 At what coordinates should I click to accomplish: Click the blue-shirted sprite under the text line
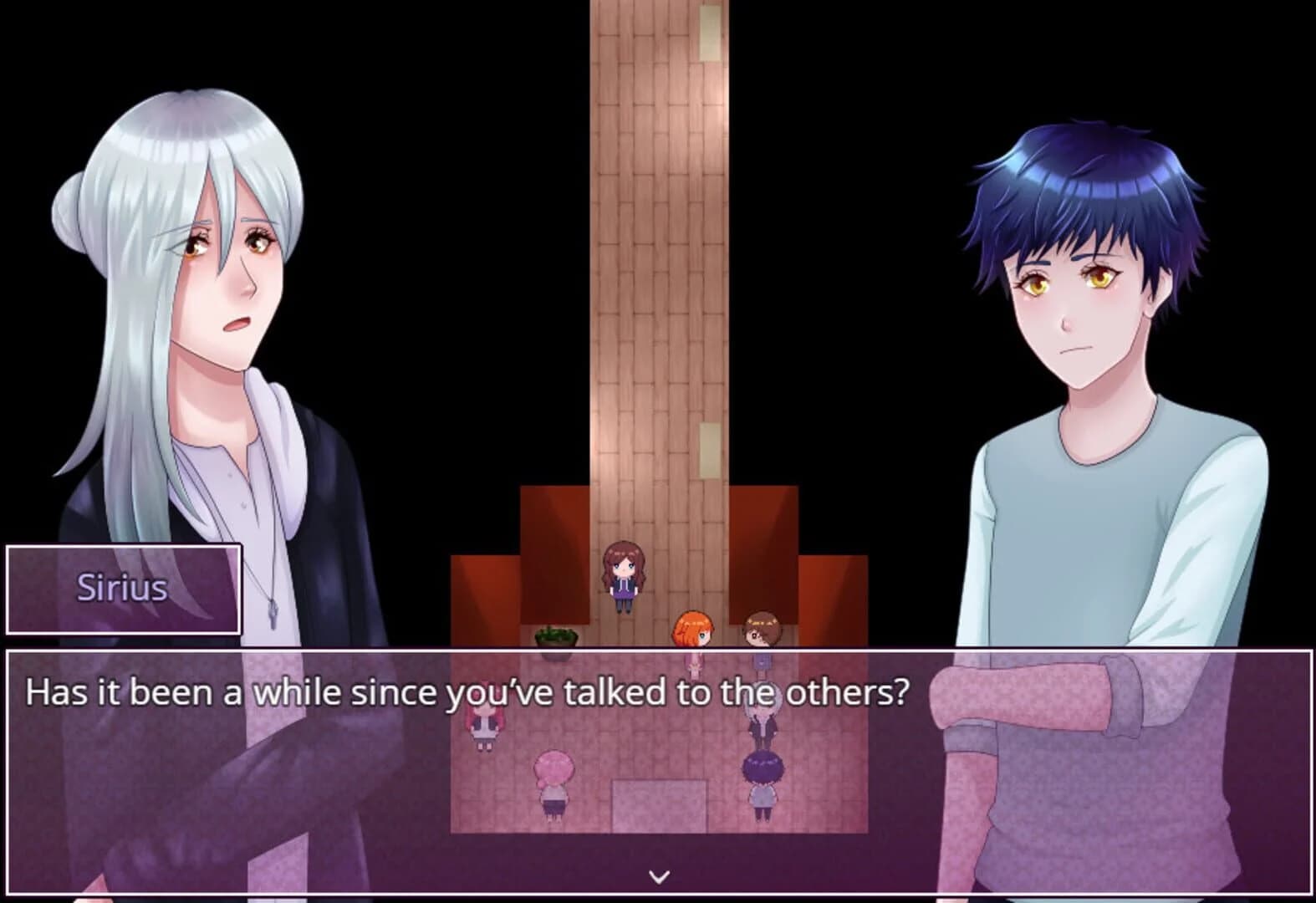[x=761, y=661]
